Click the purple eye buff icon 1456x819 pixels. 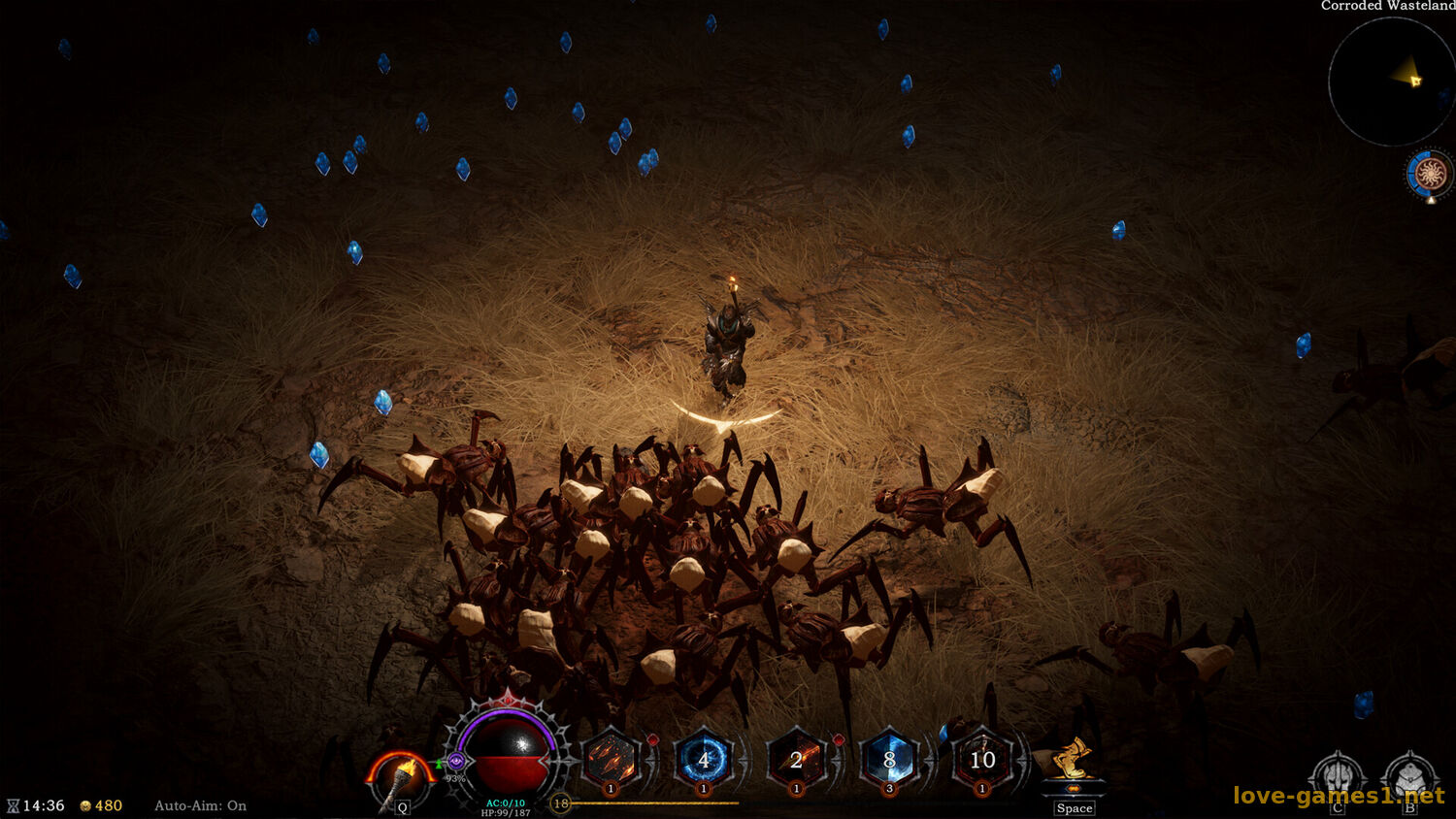[x=455, y=762]
